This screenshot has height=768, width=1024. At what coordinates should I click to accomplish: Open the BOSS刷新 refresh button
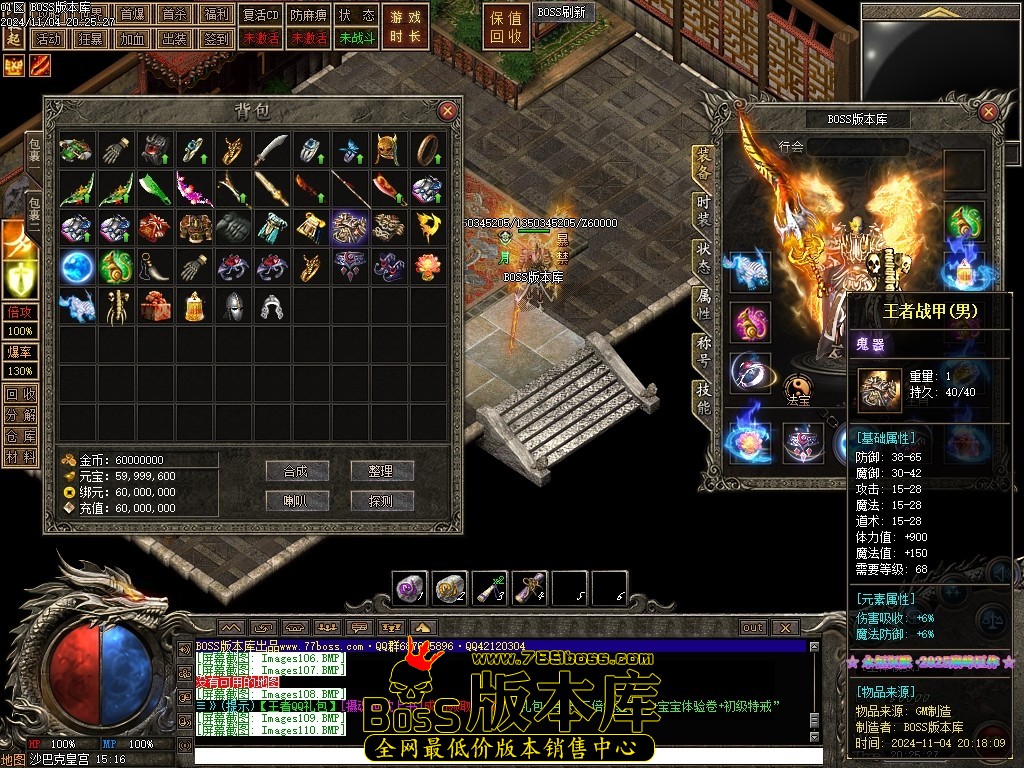click(561, 13)
